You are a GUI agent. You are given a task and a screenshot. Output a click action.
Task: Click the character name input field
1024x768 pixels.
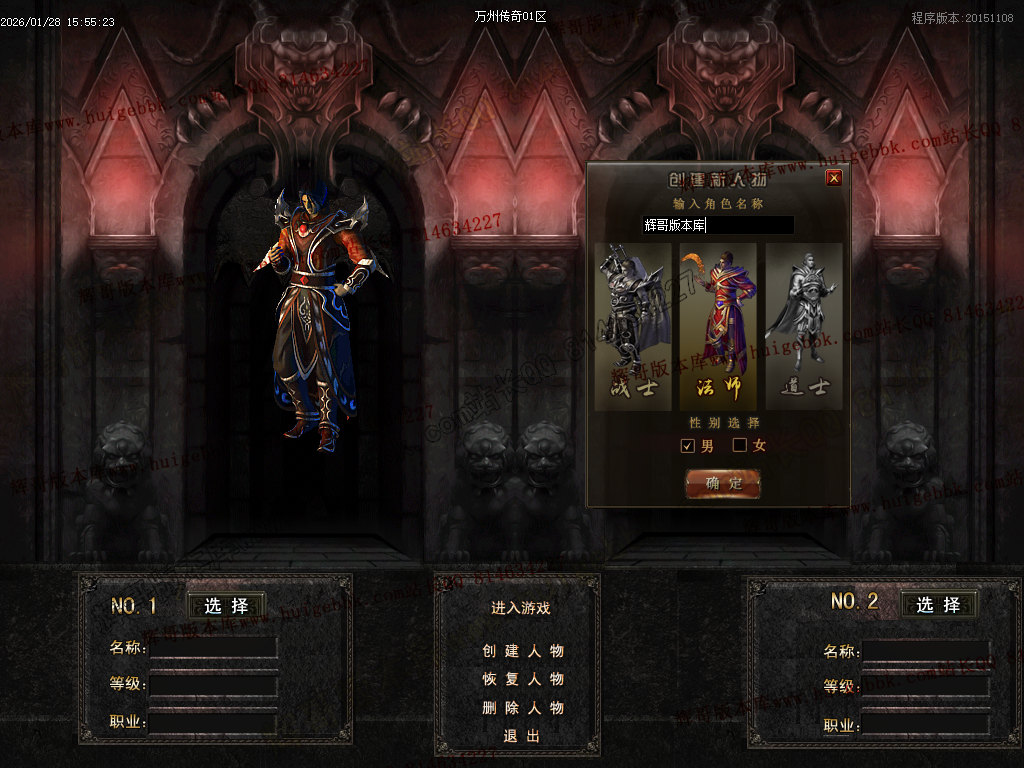tap(718, 225)
